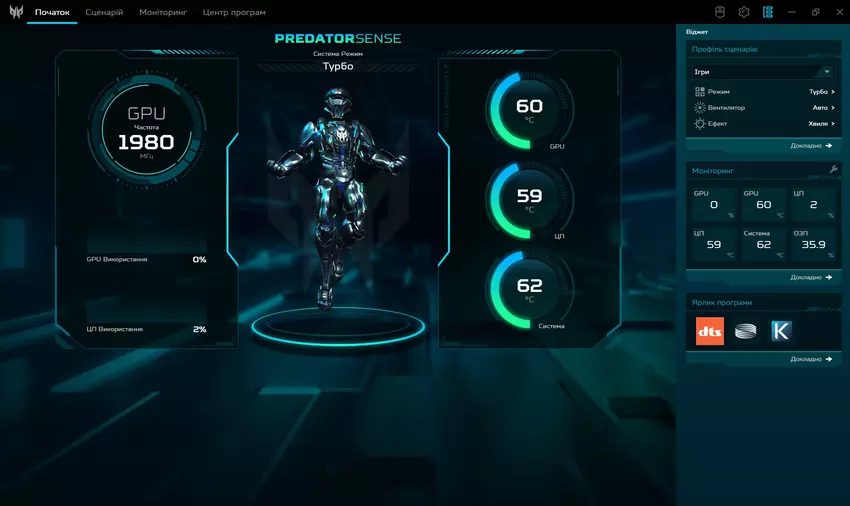Open the Ігри scenario profile dropdown
The width and height of the screenshot is (850, 506).
point(763,72)
